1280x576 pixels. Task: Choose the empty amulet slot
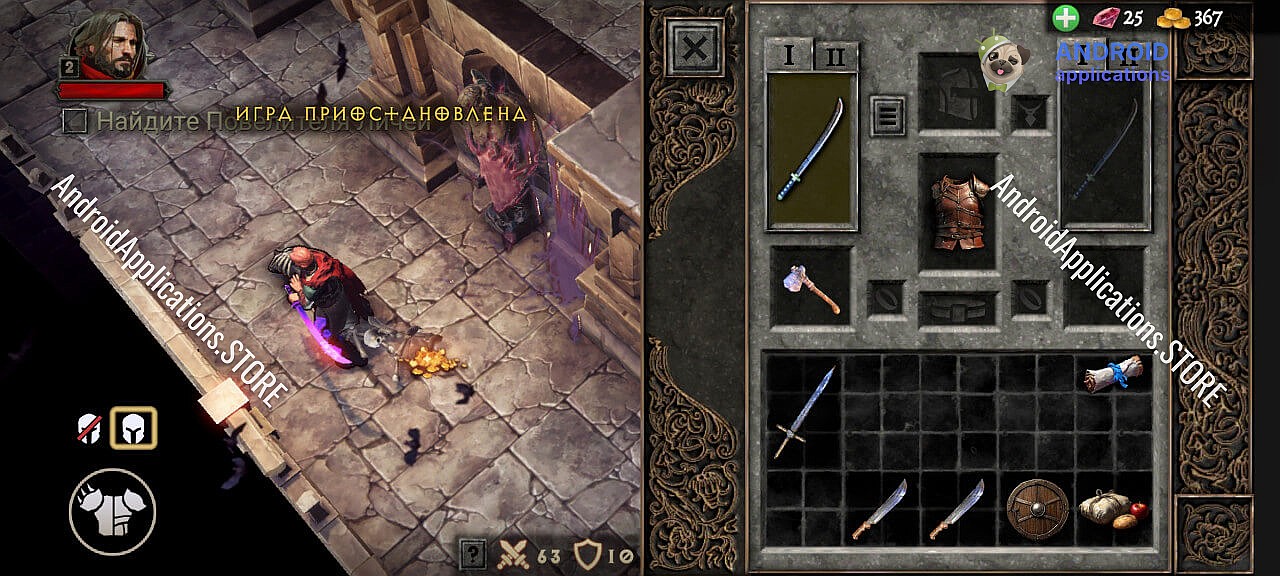(1029, 113)
